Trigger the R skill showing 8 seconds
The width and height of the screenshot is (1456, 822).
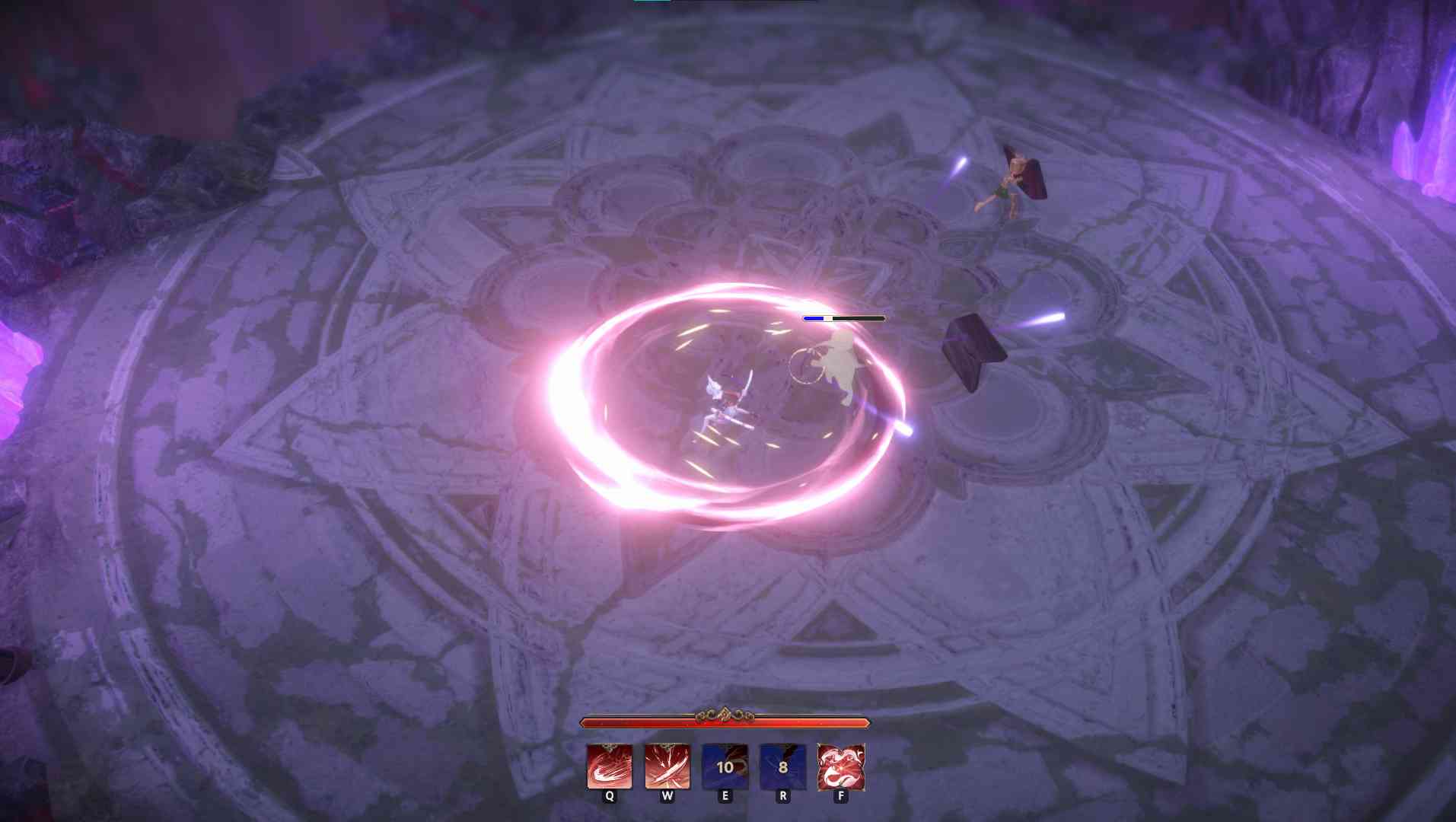click(782, 767)
